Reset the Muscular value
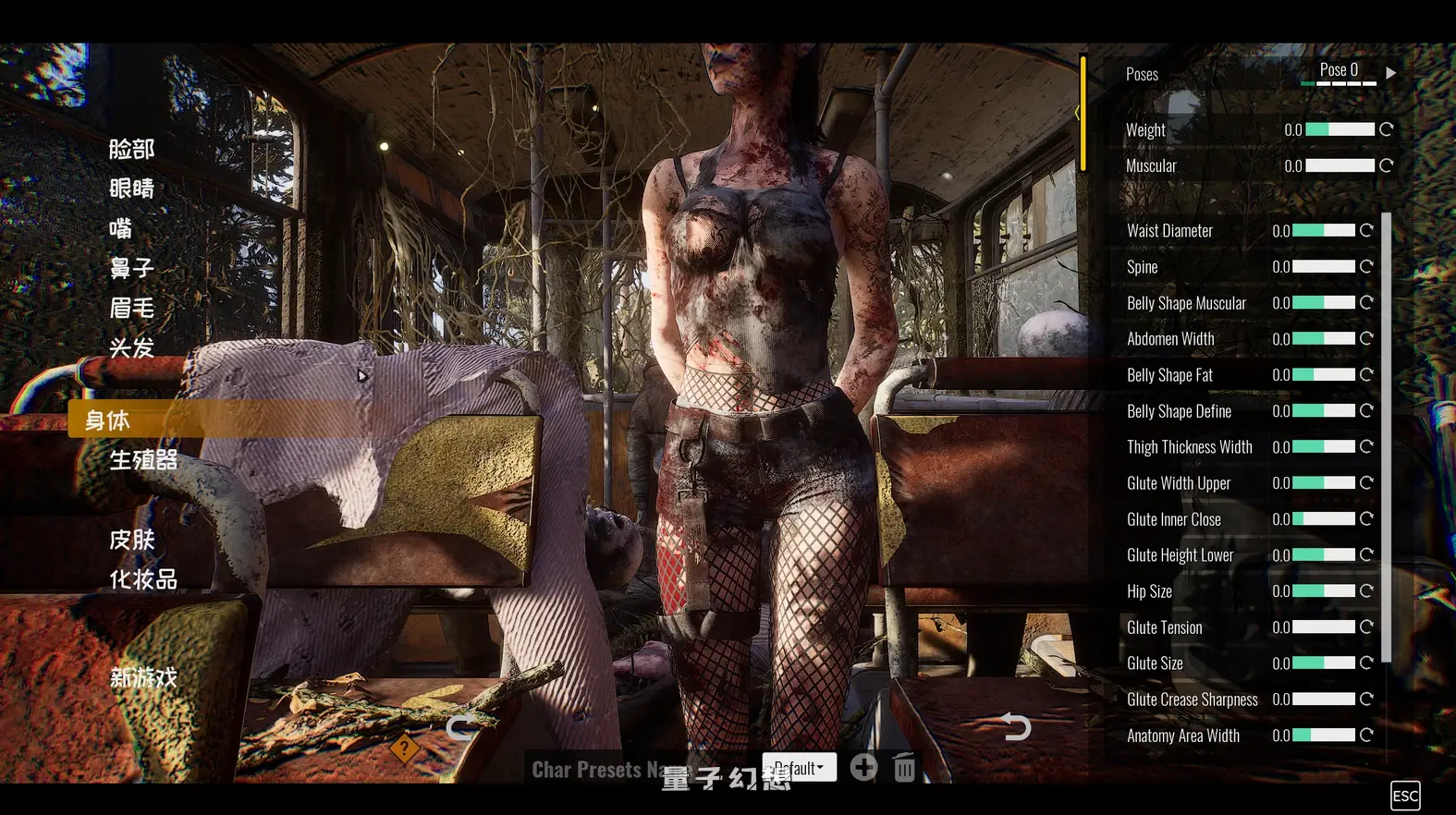The image size is (1456, 815). point(1386,166)
